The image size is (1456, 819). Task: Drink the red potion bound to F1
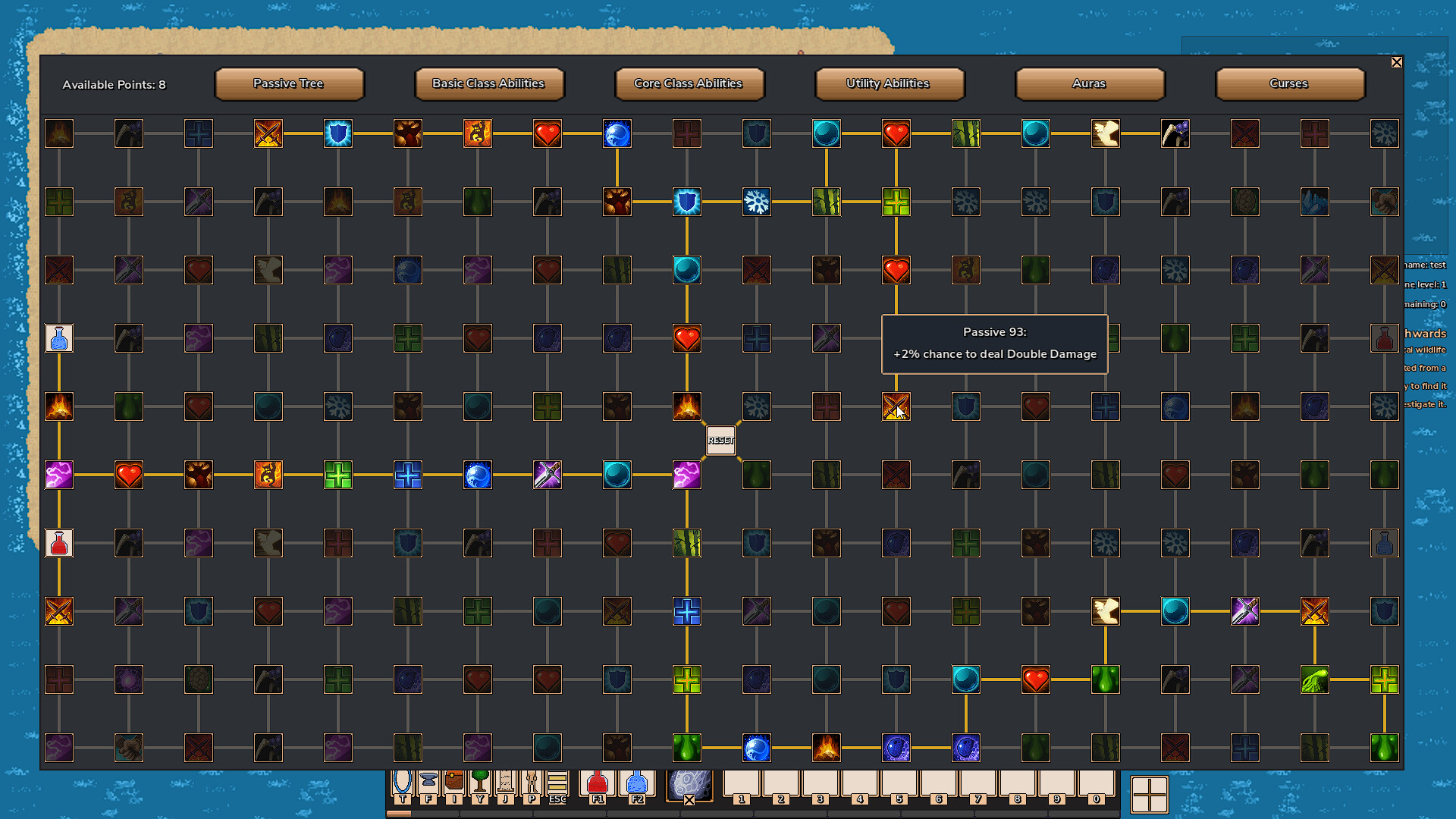[597, 781]
